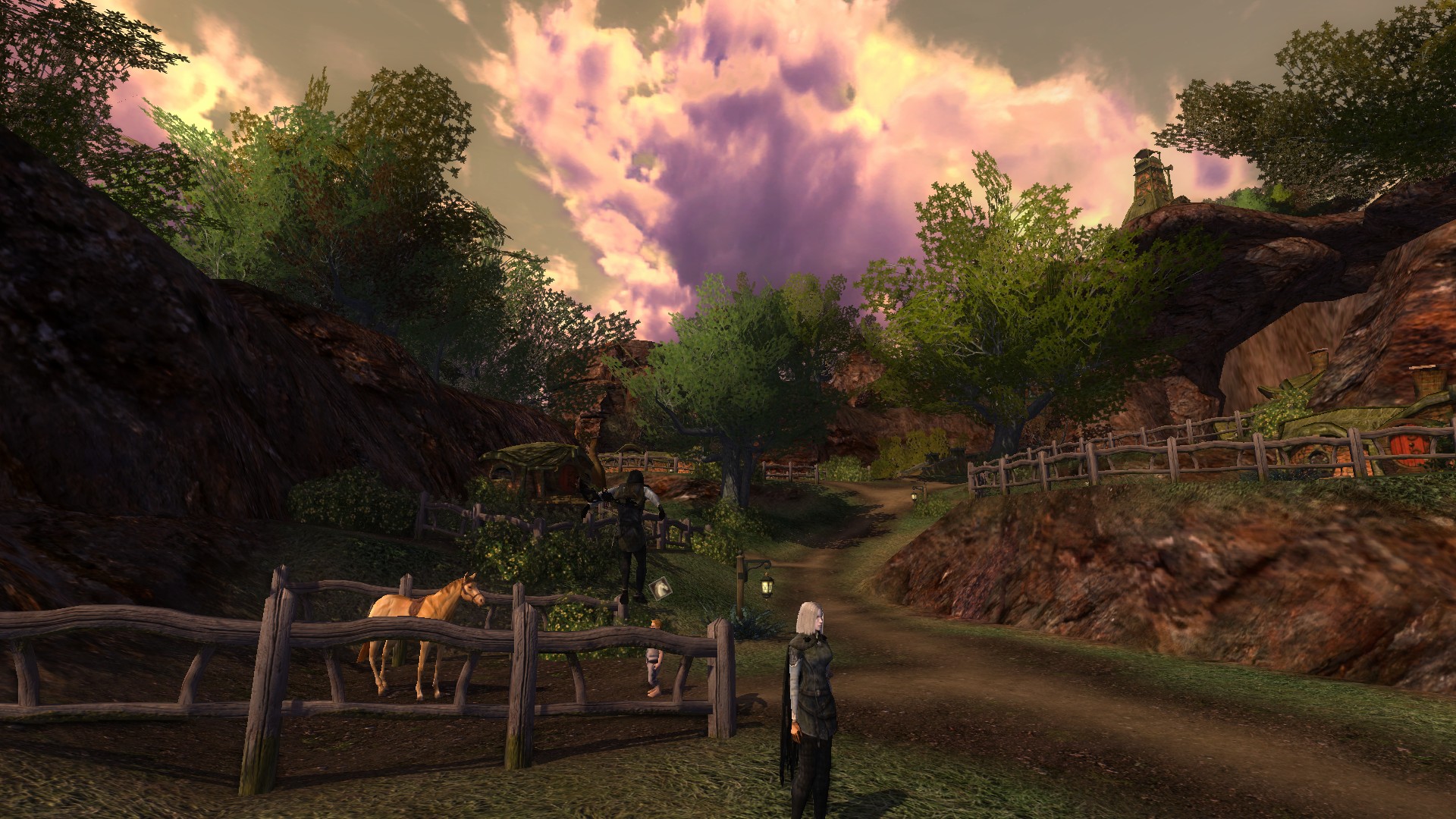The image size is (1456, 819).
Task: Click the horse-head stable-master marker icon
Action: 662,588
